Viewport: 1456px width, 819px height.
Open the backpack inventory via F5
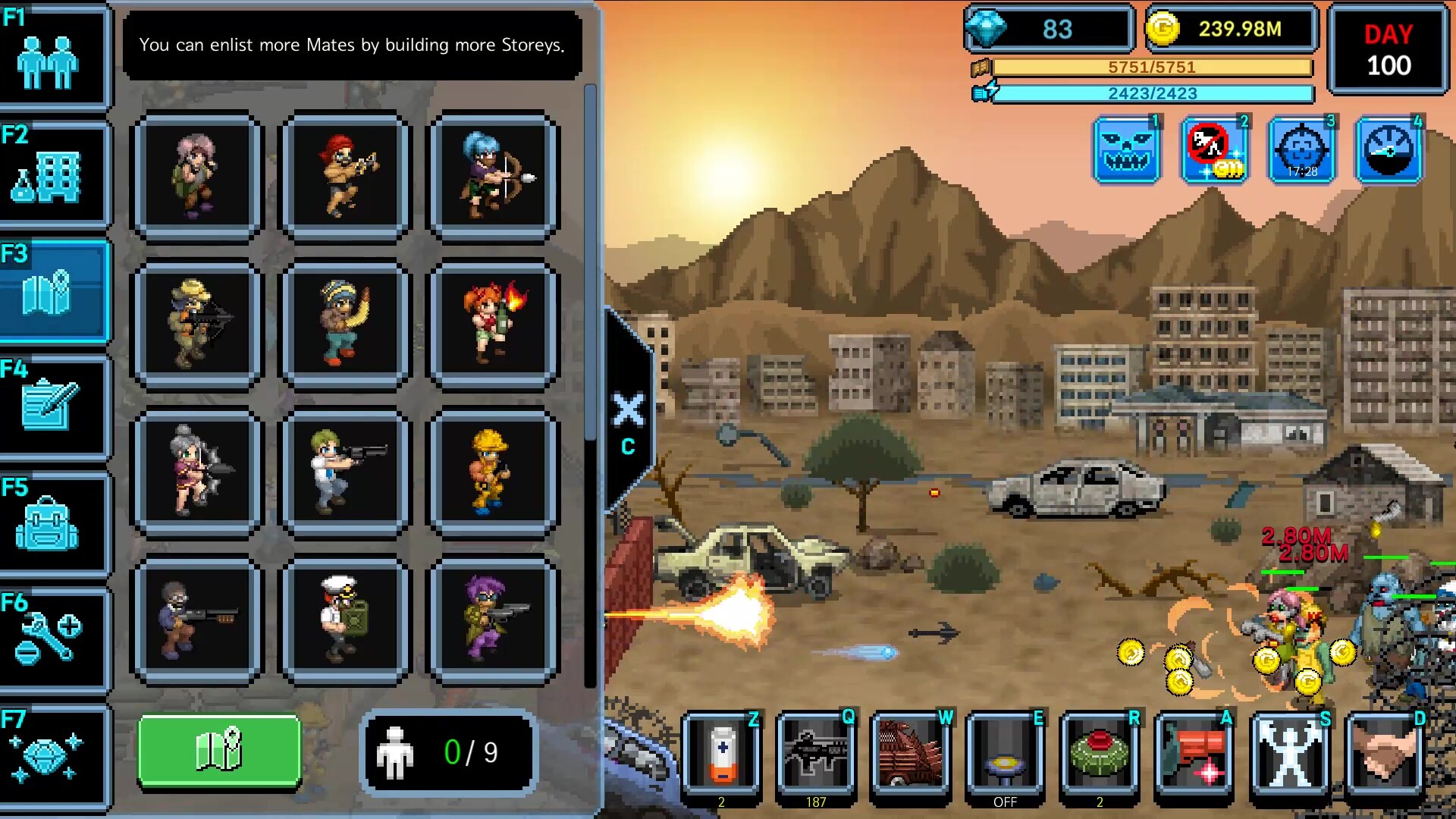click(x=52, y=523)
